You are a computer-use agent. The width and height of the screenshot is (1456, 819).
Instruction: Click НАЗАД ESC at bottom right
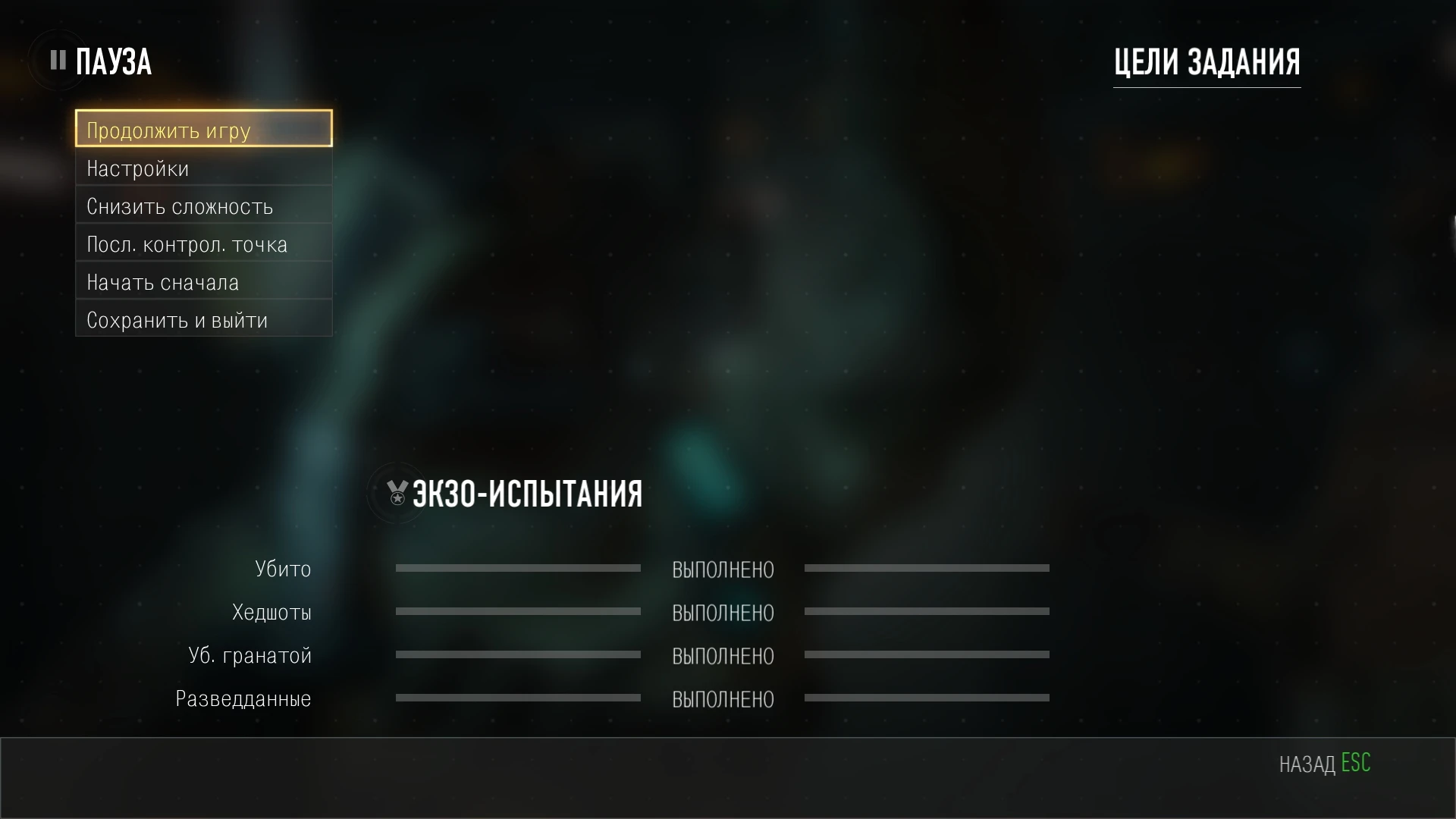coord(1325,764)
